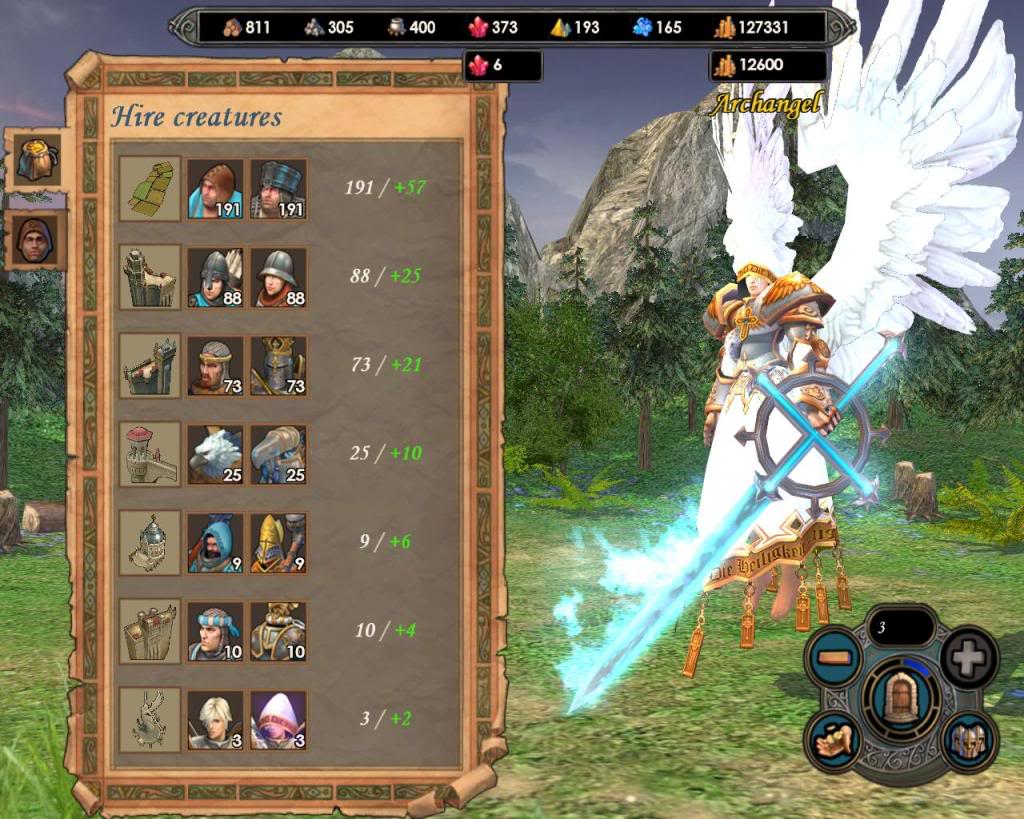
Task: Exit the hire screen via door button
Action: pos(901,696)
